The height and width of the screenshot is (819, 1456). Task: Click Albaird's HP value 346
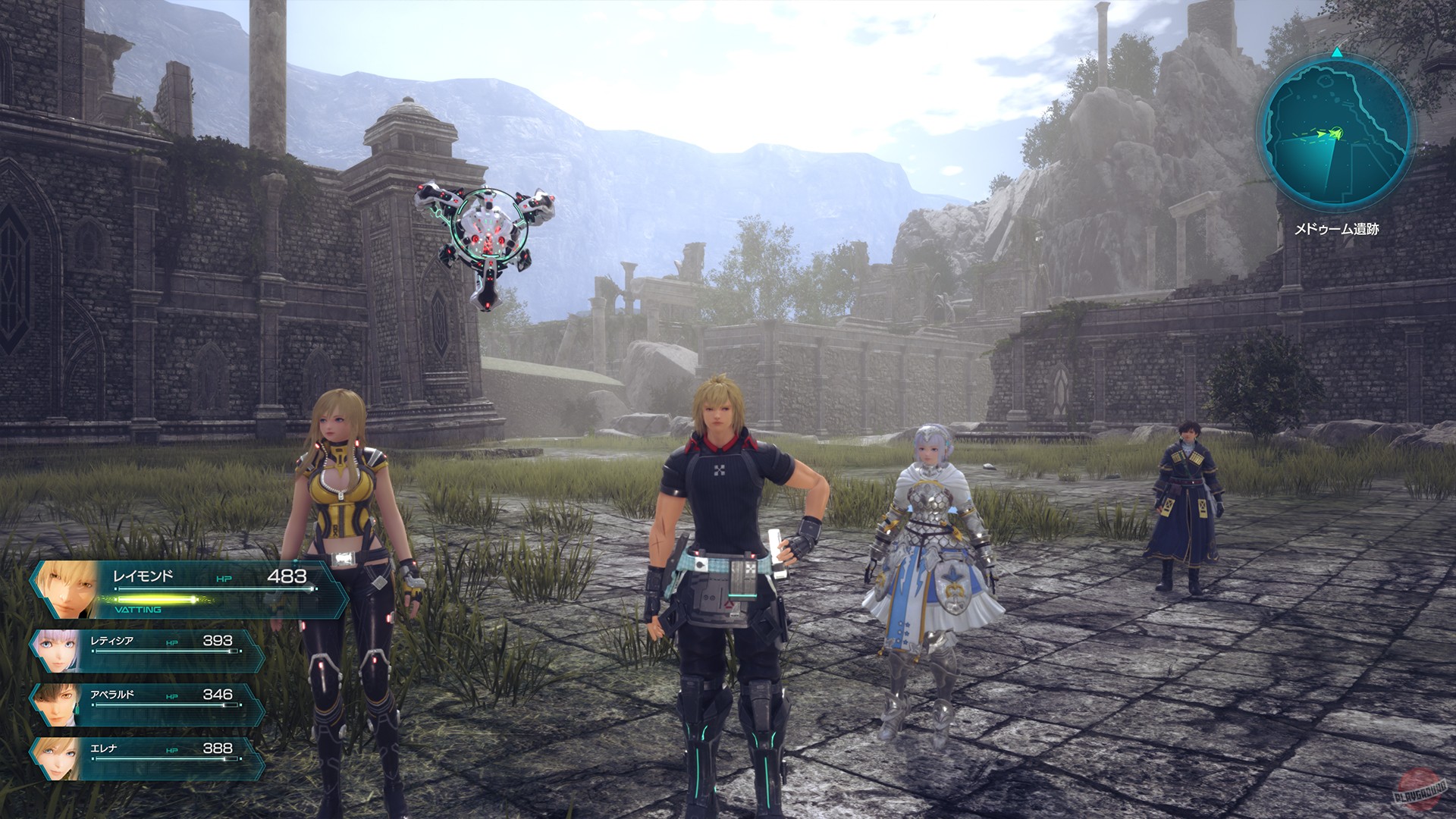click(x=217, y=694)
